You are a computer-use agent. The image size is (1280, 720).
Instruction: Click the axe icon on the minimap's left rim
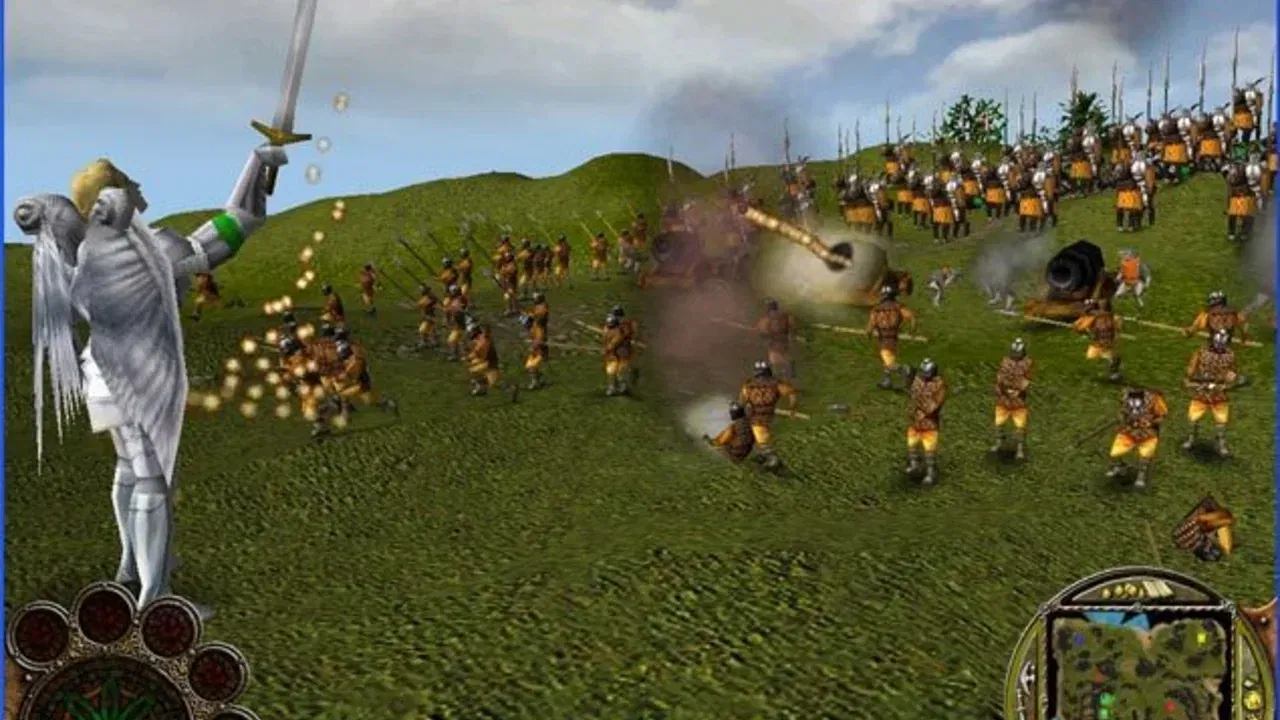click(x=1026, y=676)
